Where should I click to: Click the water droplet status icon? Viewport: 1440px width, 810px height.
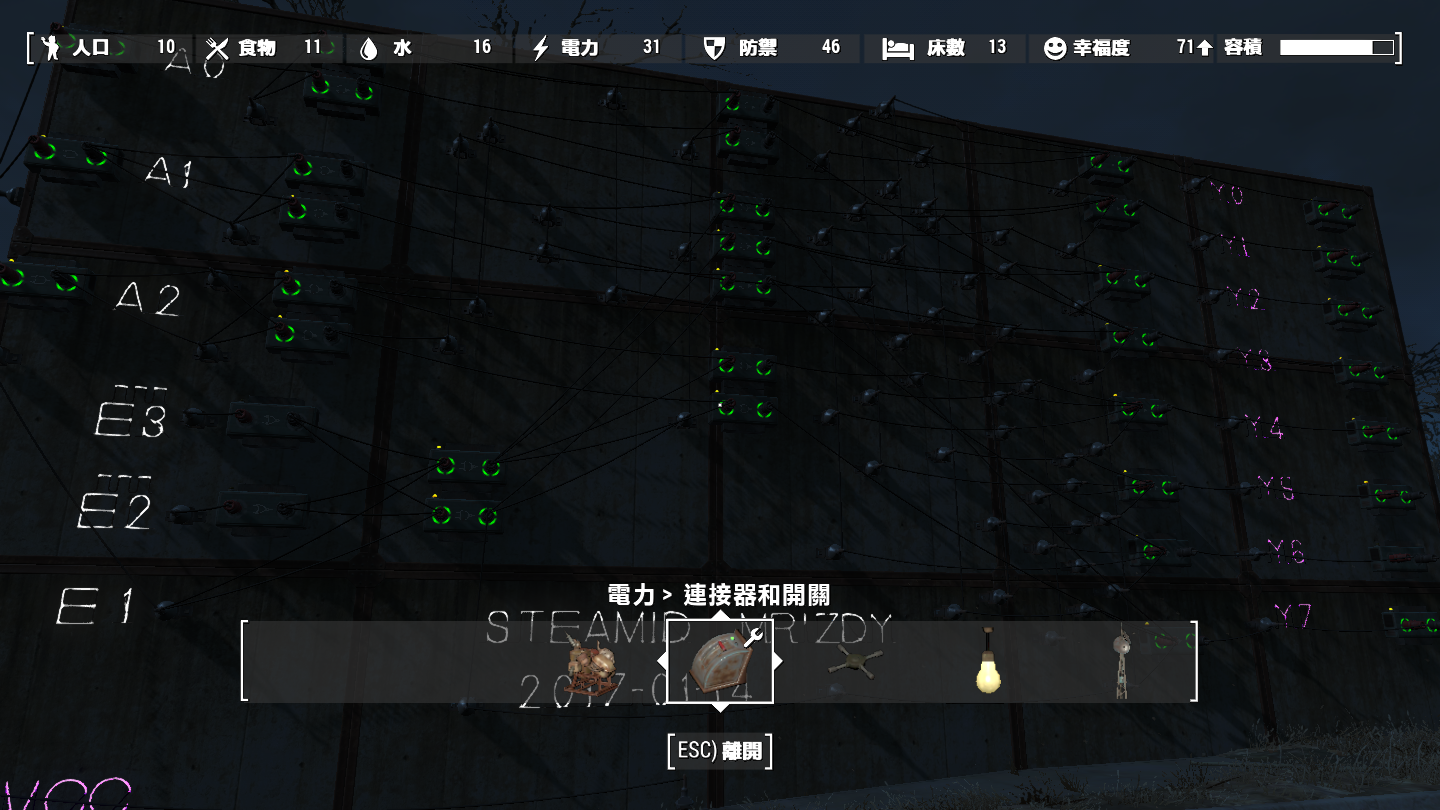point(370,46)
